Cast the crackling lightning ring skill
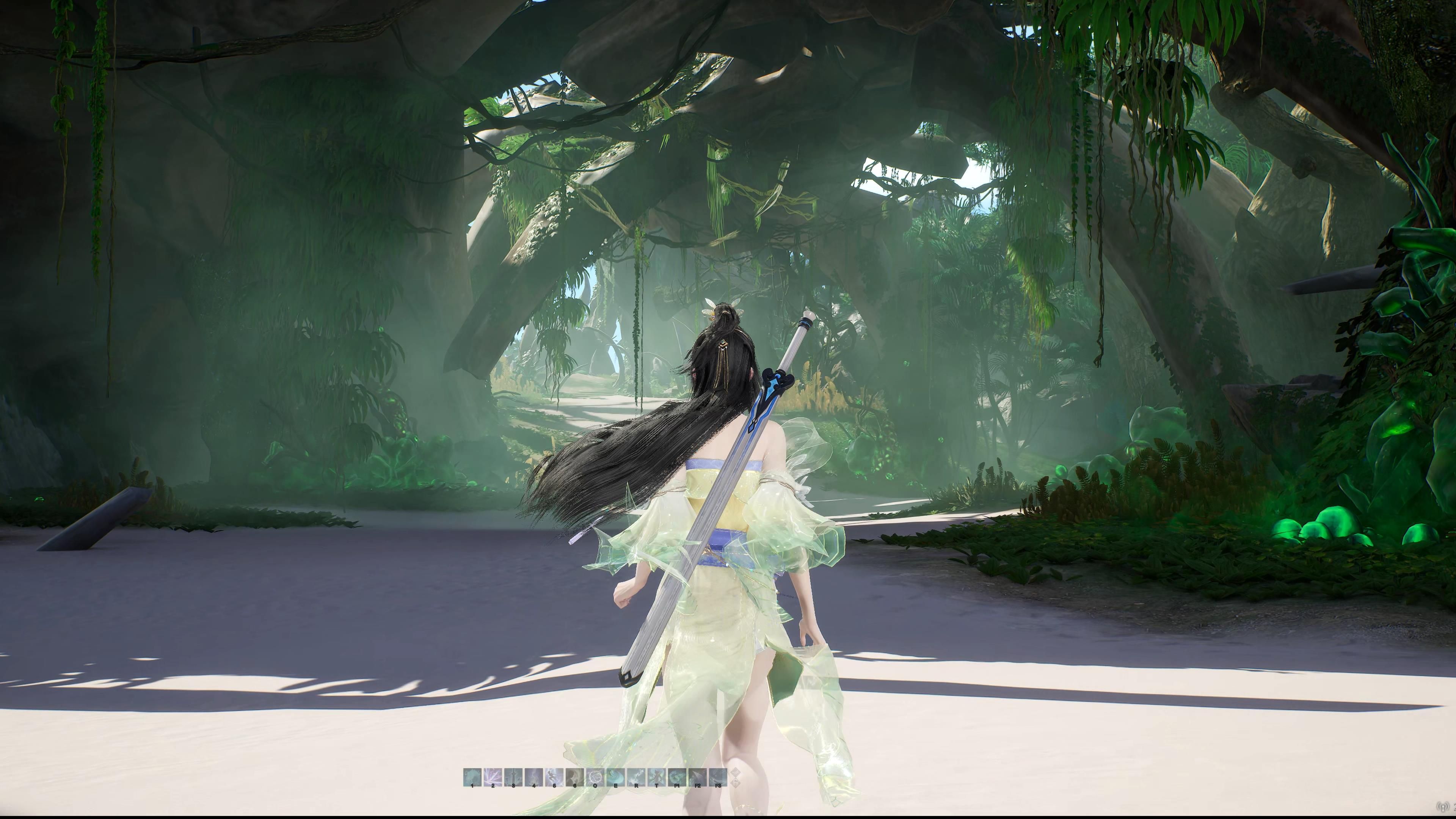 coord(595,777)
